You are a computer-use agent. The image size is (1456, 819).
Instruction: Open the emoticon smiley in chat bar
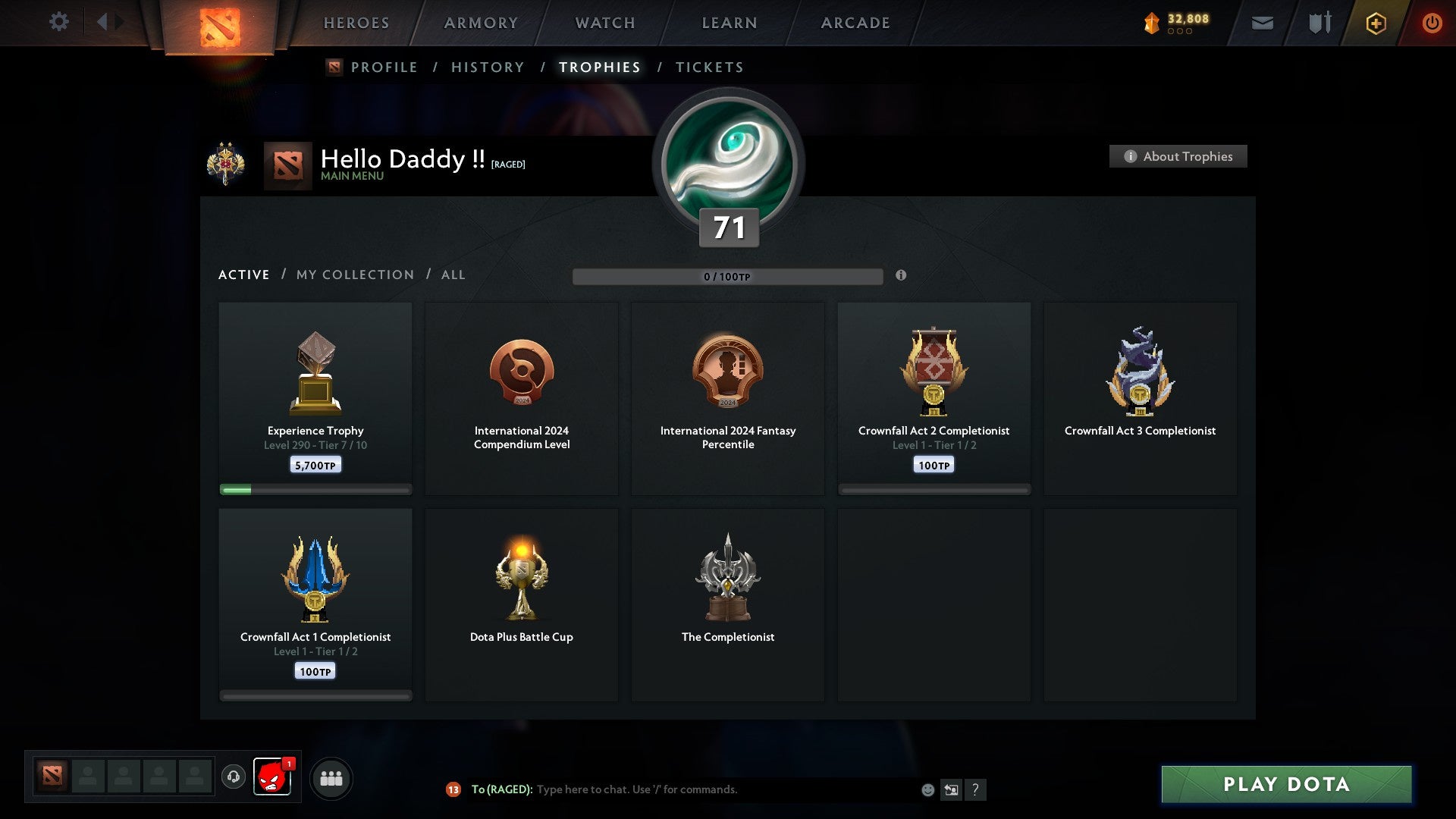tap(928, 789)
